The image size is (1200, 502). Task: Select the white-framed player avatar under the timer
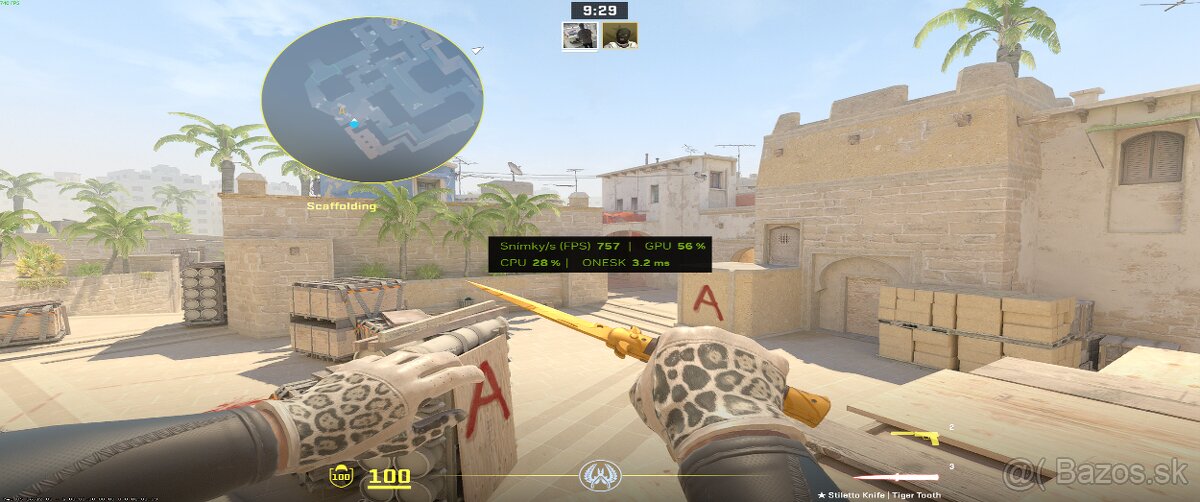pyautogui.click(x=580, y=35)
